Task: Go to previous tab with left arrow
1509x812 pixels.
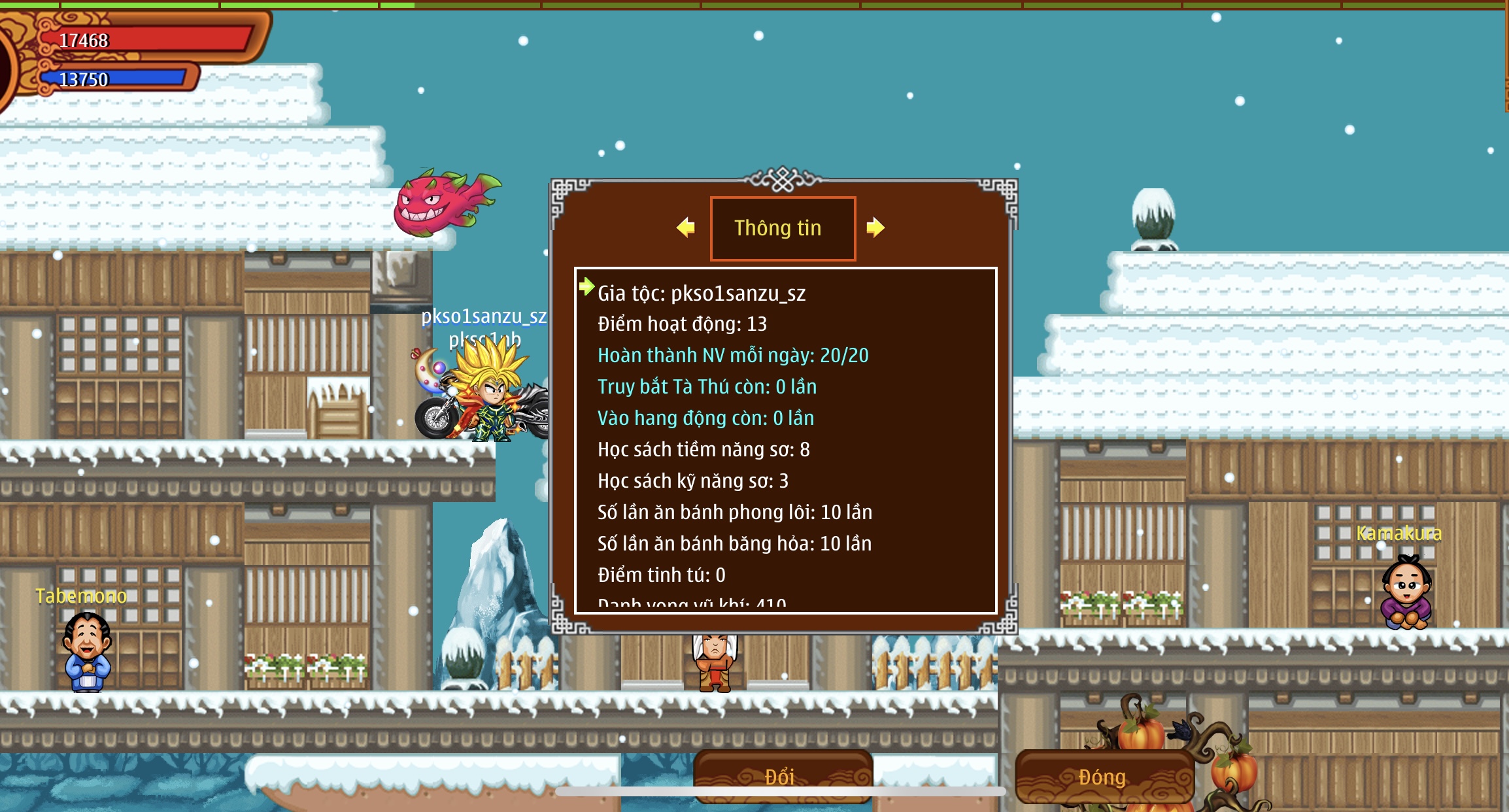Action: click(x=686, y=228)
